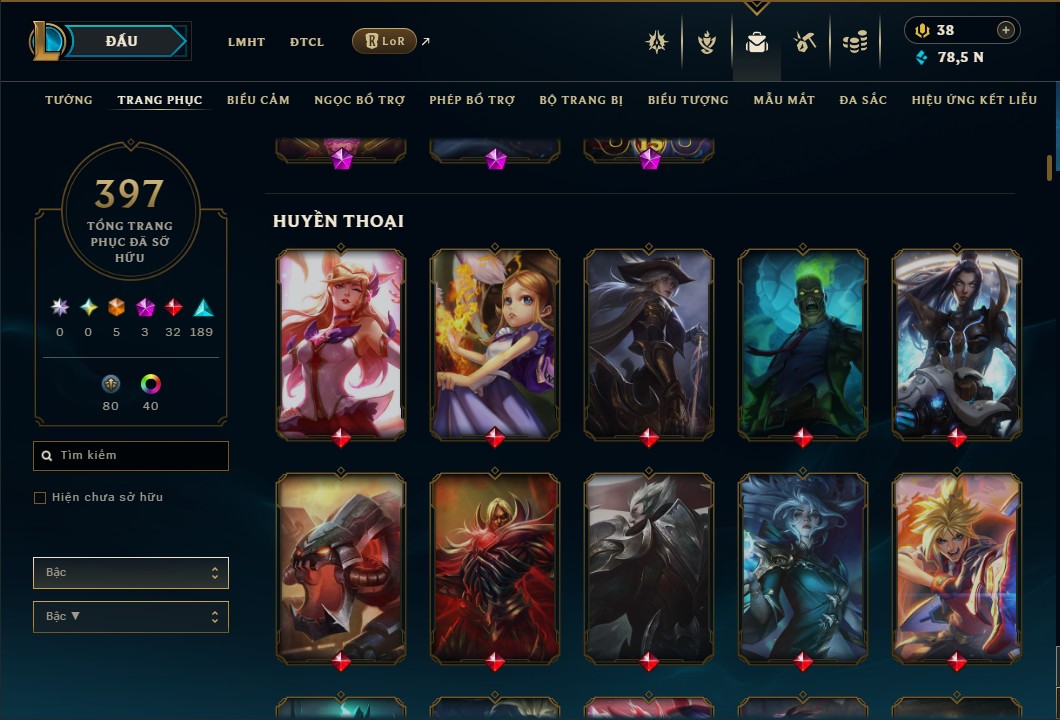The image size is (1060, 720).
Task: Select the ĐA SẮC tab
Action: tap(863, 100)
